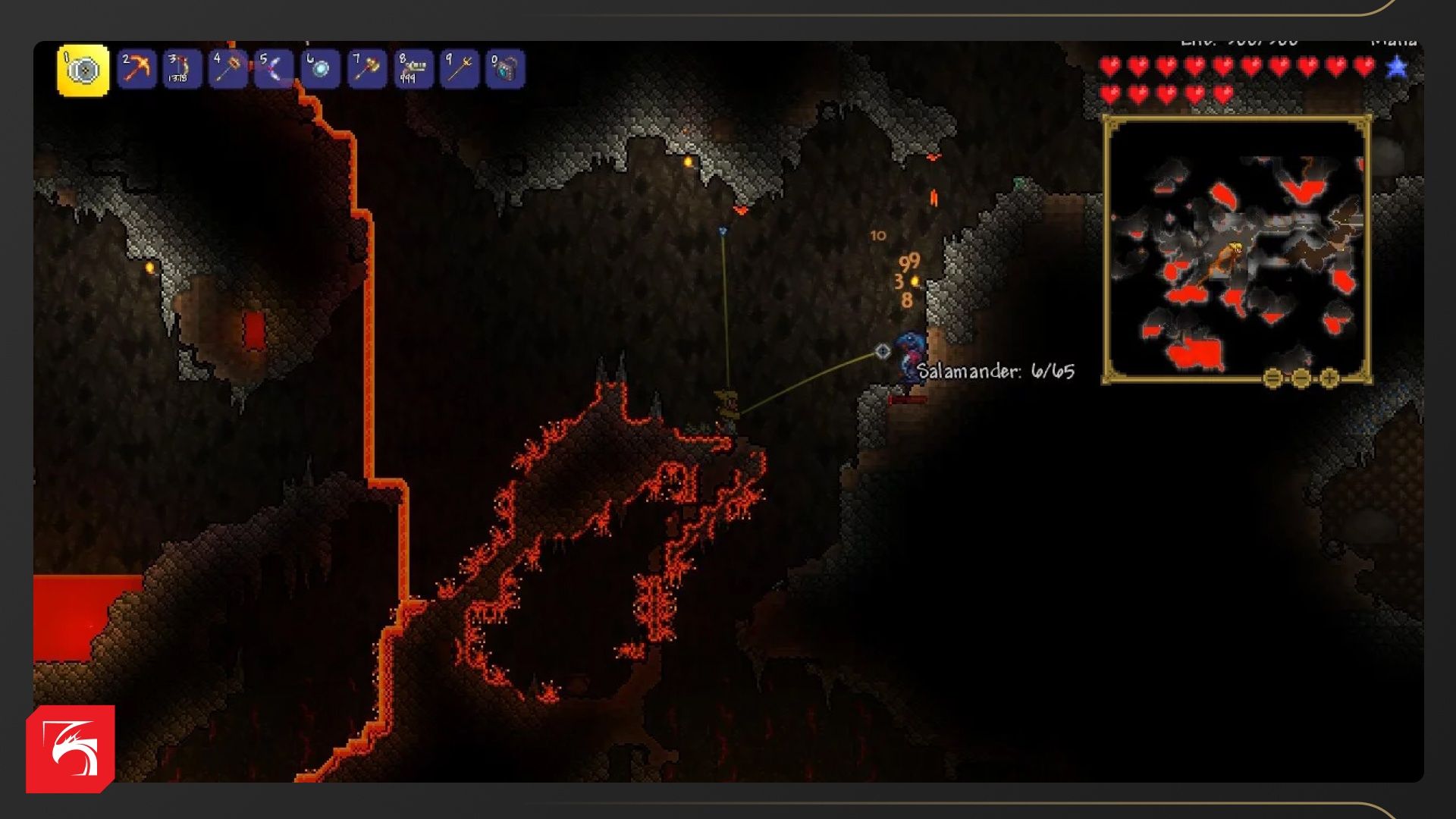Click the red dragon logo badge
This screenshot has height=819, width=1456.
coord(71,749)
